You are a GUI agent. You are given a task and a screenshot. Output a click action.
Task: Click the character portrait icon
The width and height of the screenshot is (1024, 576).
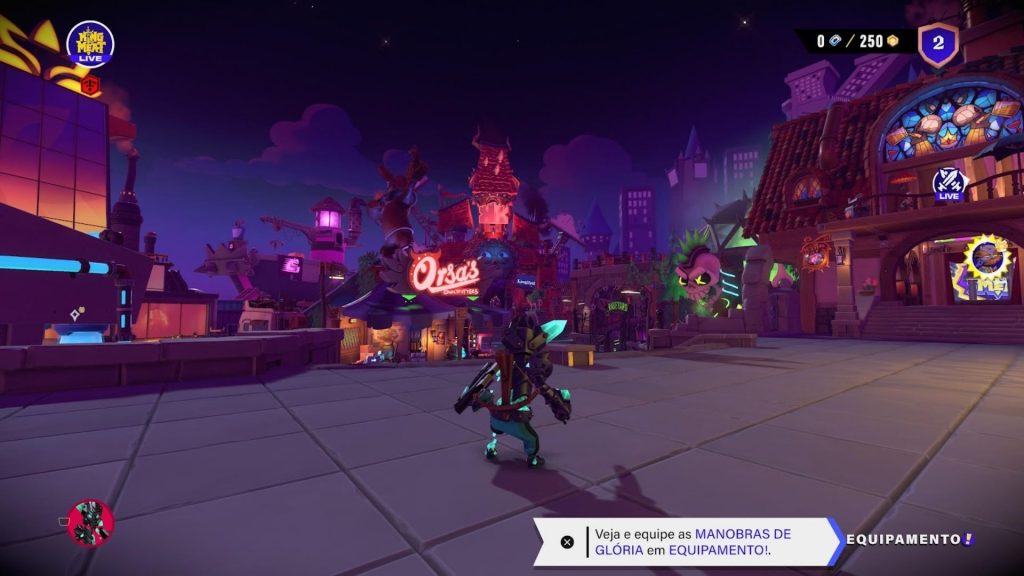click(x=91, y=522)
